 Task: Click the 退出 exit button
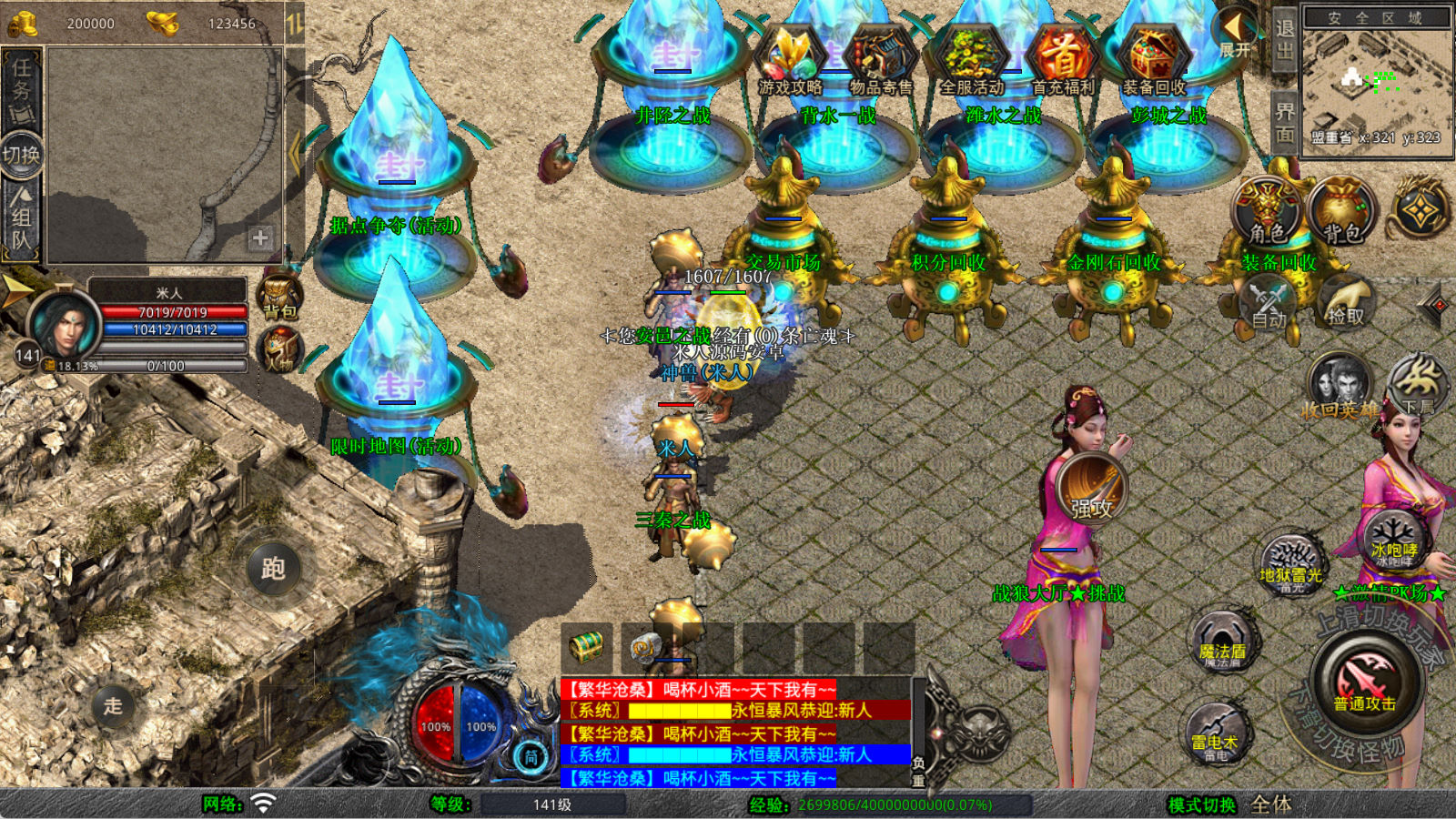coord(1284,40)
